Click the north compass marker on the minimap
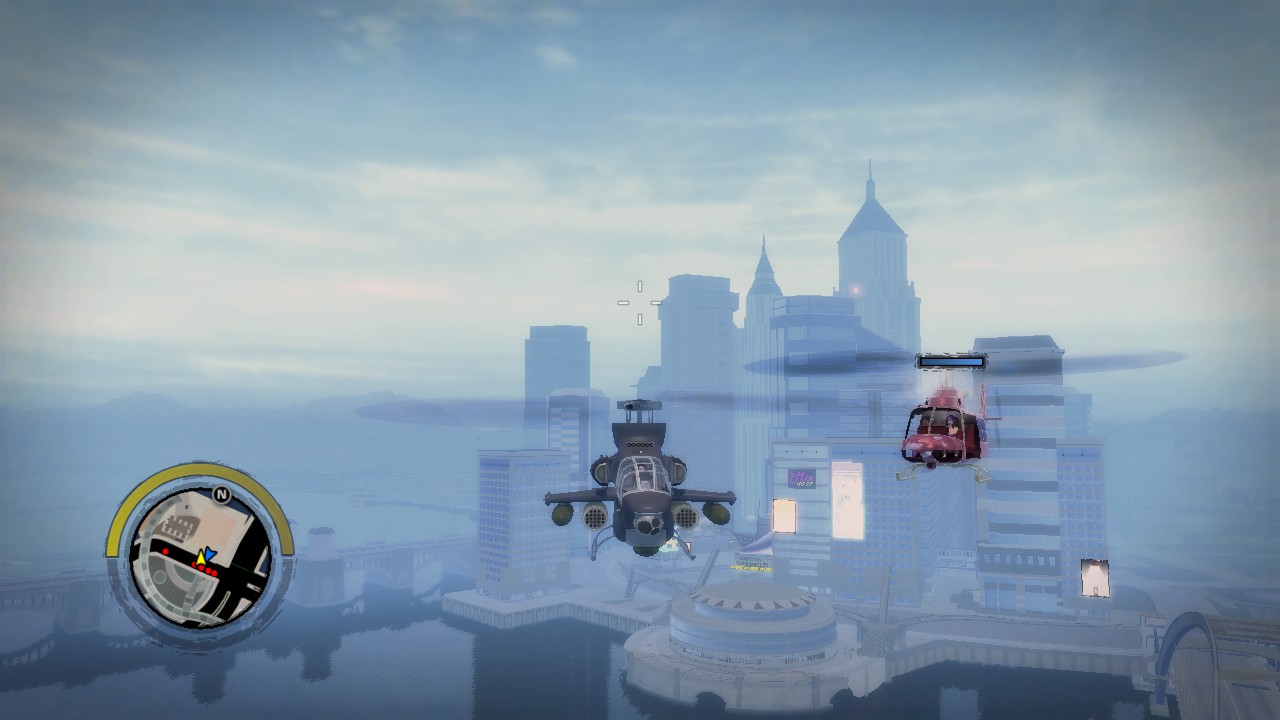1280x720 pixels. tap(221, 493)
